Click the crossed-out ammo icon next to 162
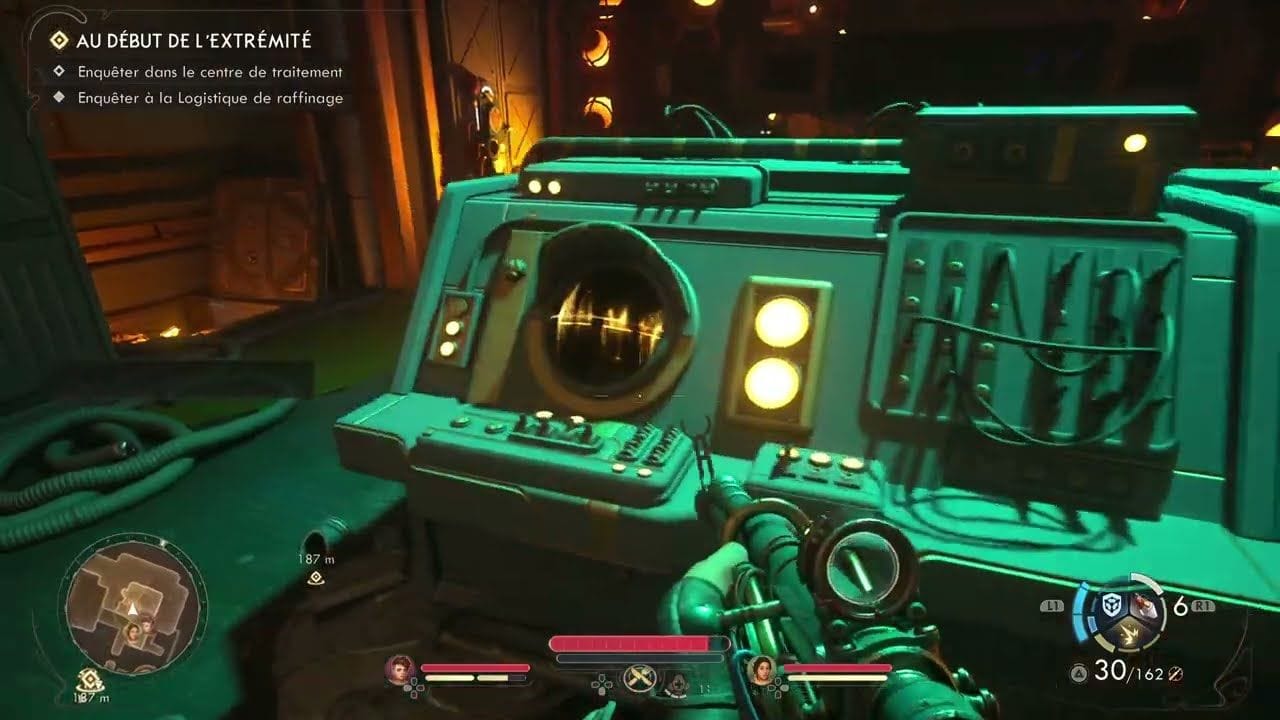This screenshot has height=720, width=1280. (x=1177, y=674)
